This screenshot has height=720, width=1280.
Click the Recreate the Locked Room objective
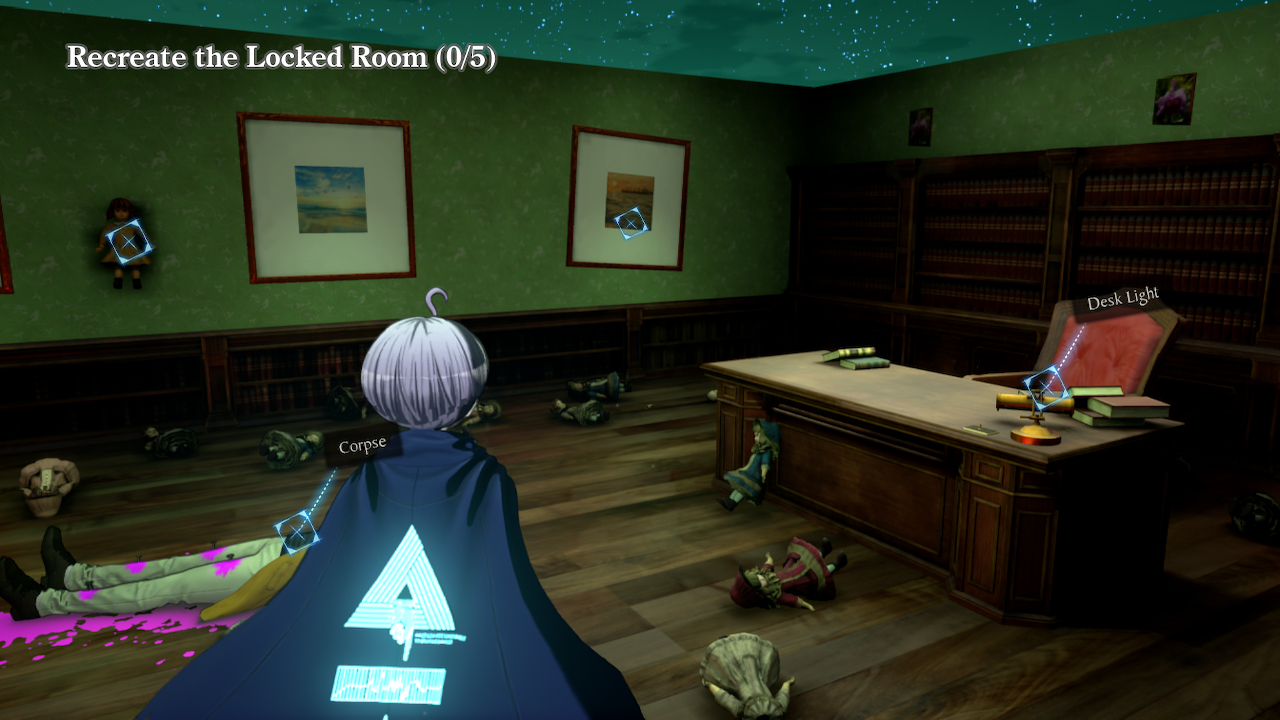pos(281,57)
